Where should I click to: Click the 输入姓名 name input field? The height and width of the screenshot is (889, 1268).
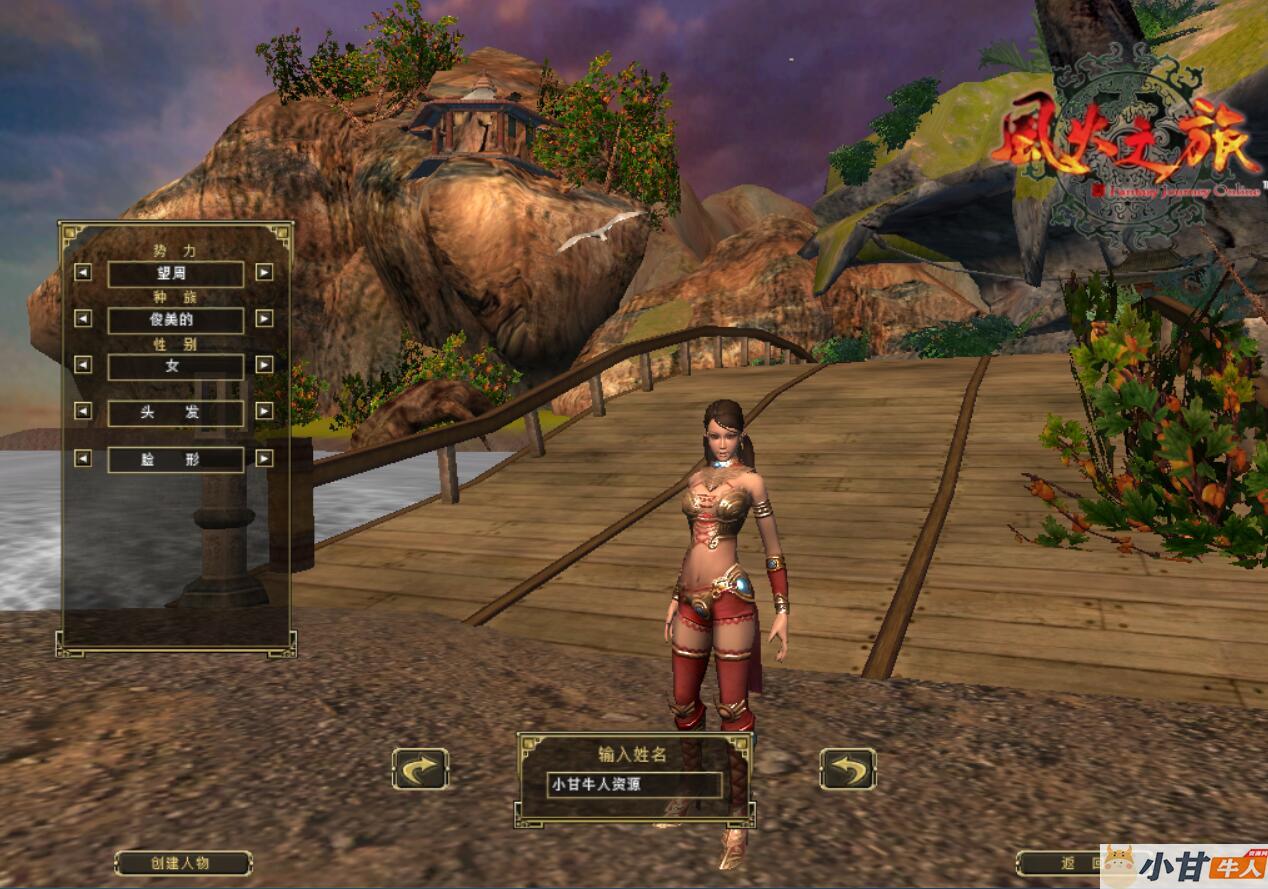634,785
